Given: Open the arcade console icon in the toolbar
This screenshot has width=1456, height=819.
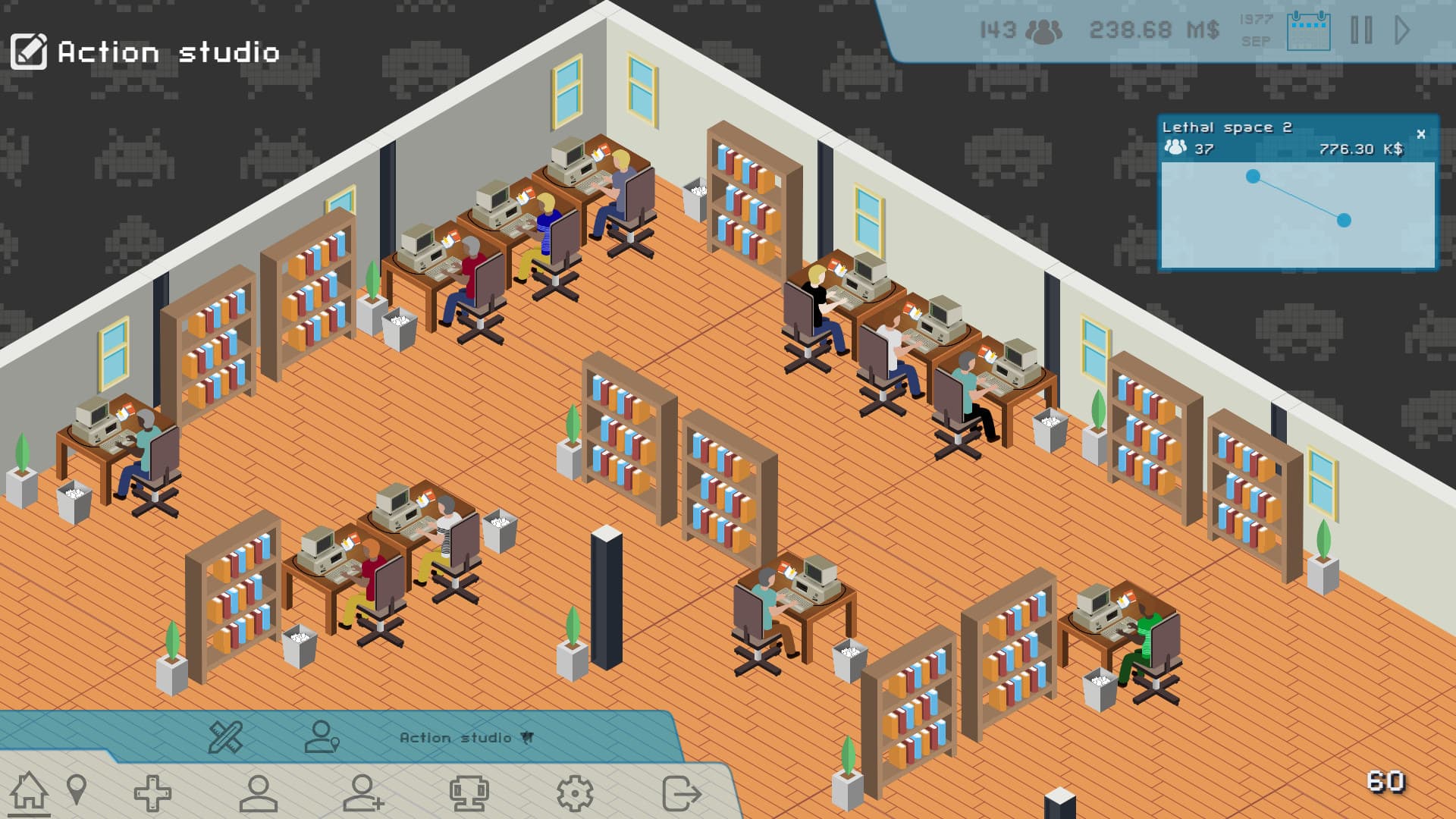Looking at the screenshot, I should point(472,793).
